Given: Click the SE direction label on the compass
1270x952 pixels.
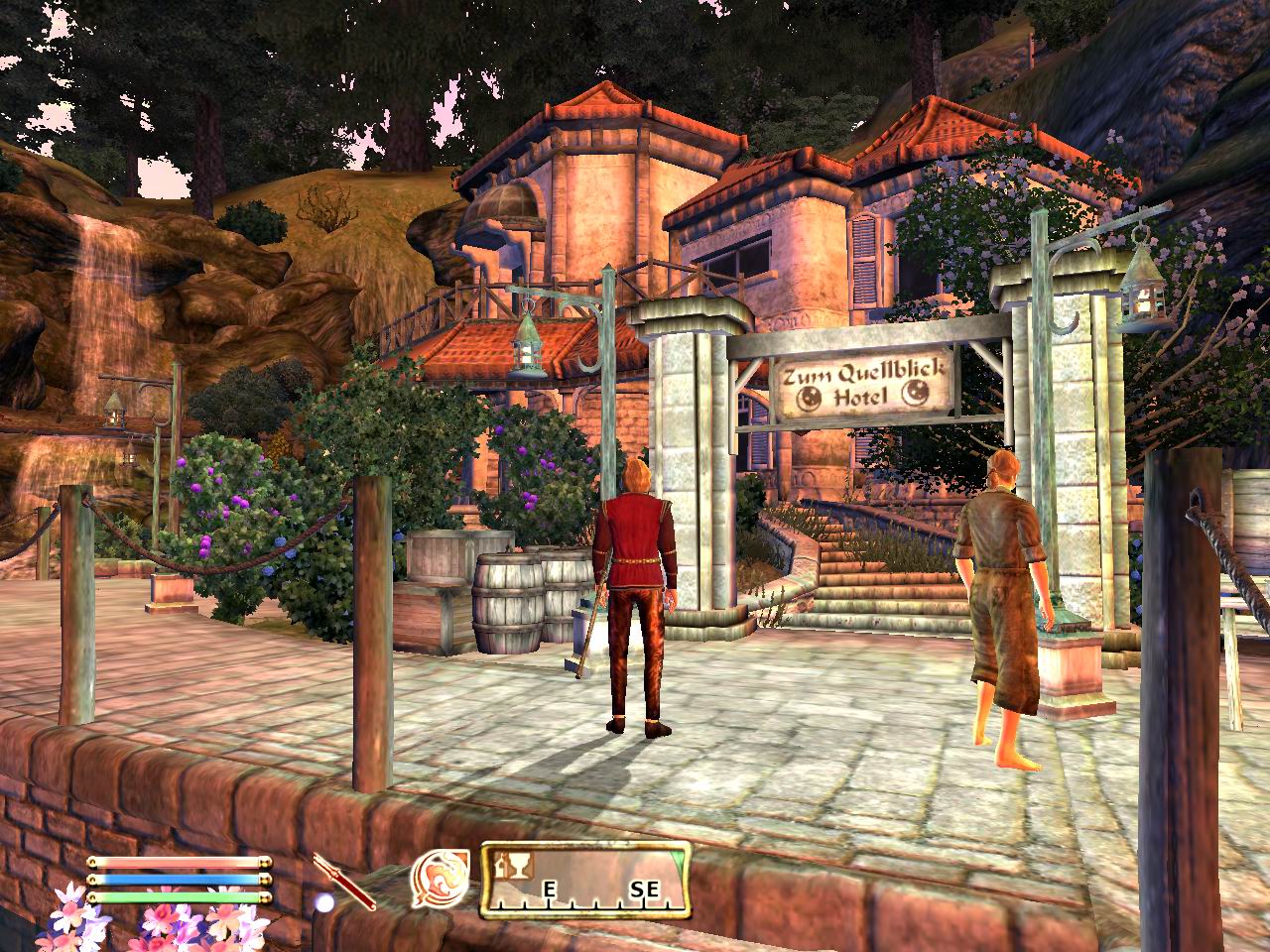Looking at the screenshot, I should (646, 890).
